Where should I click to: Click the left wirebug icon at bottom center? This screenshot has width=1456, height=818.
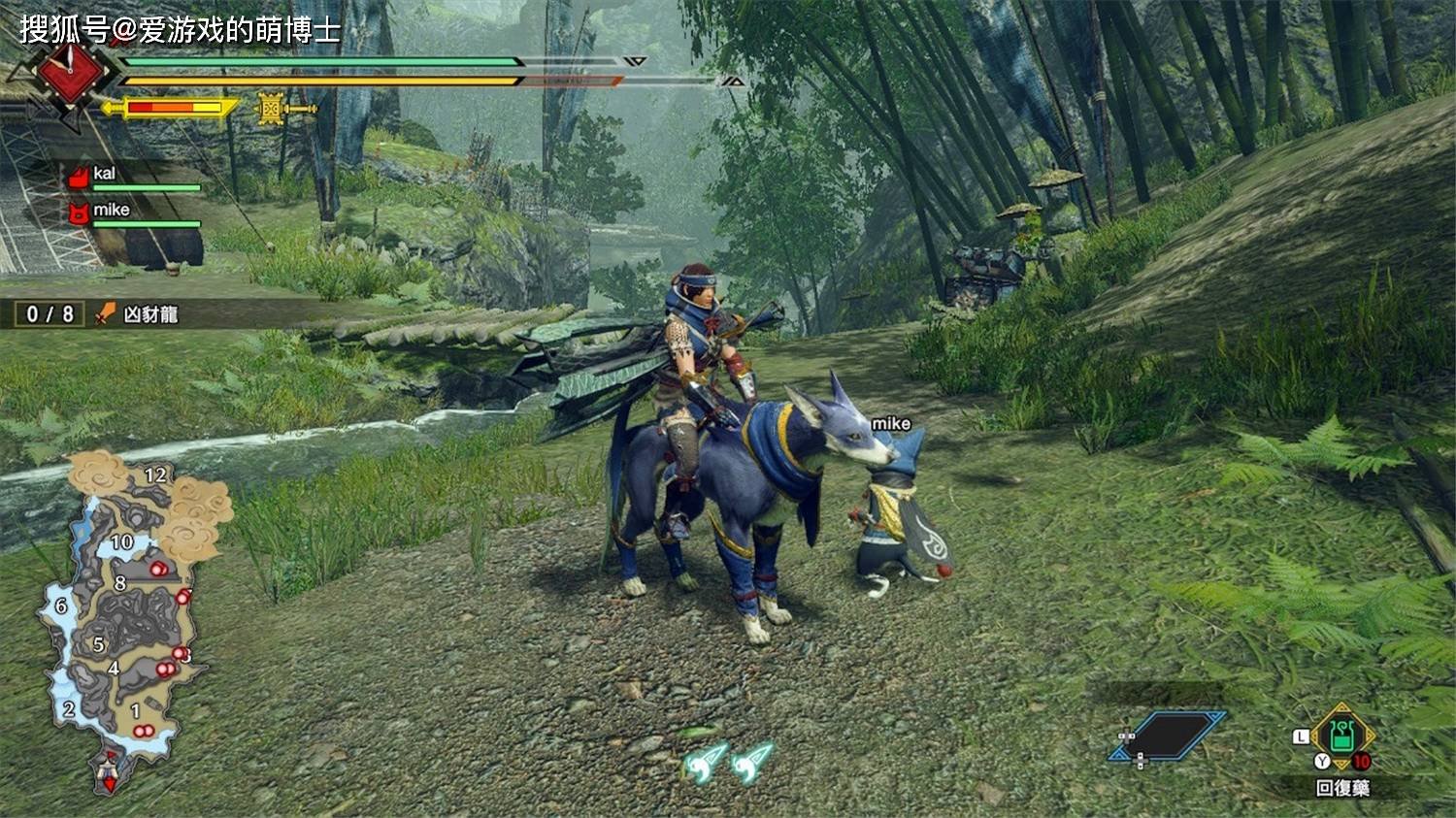(702, 763)
